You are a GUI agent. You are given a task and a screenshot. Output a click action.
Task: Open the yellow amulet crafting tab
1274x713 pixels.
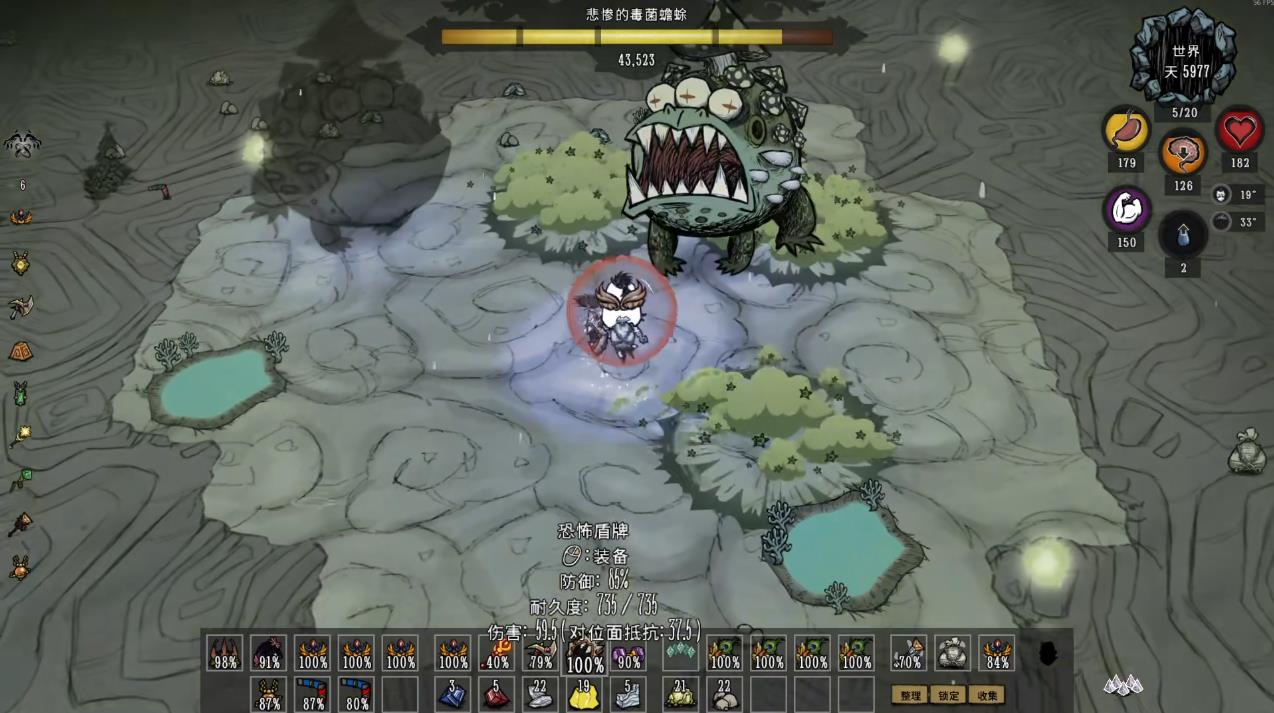pyautogui.click(x=20, y=263)
